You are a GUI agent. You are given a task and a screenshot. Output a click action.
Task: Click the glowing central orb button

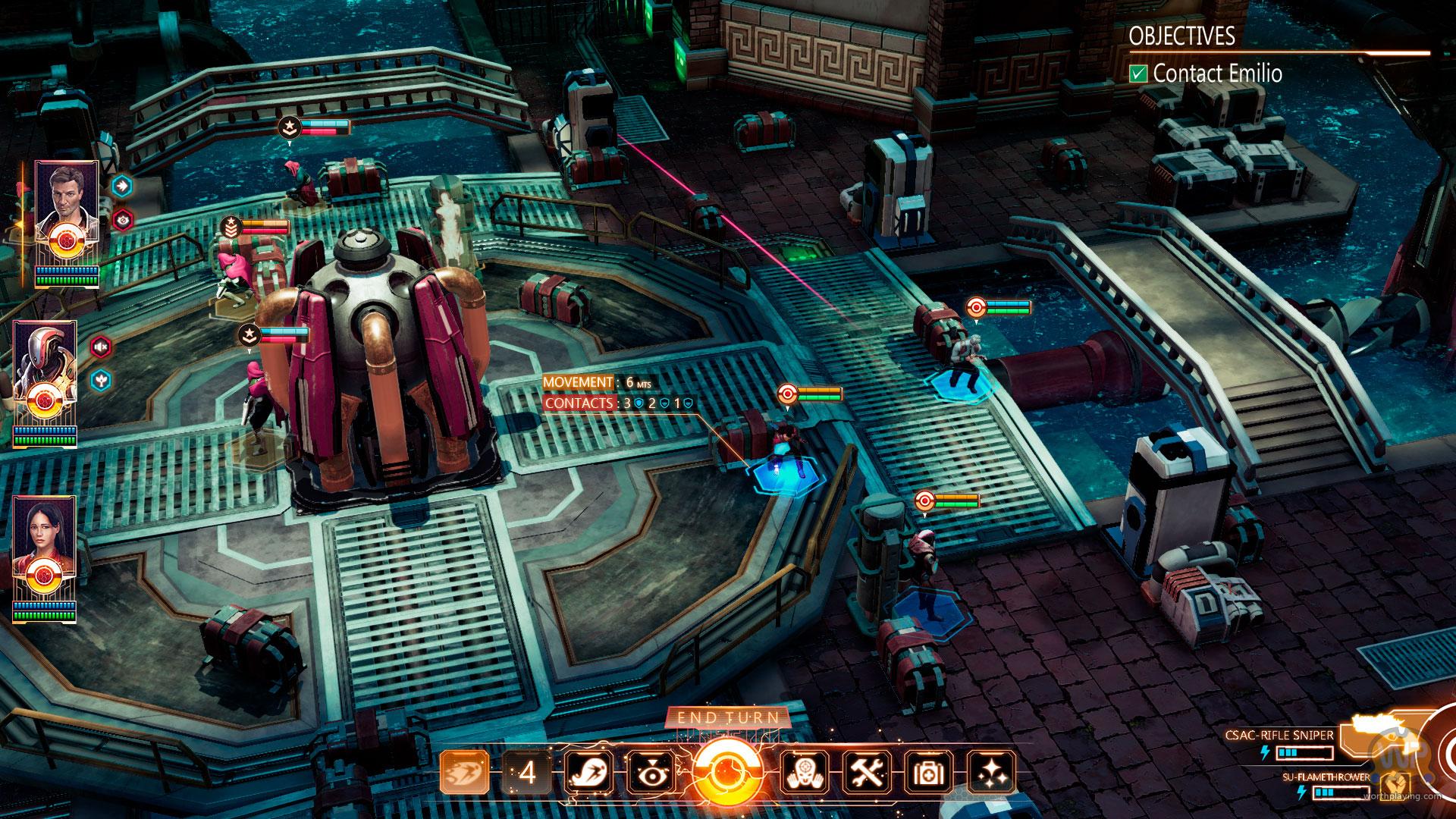[x=727, y=773]
